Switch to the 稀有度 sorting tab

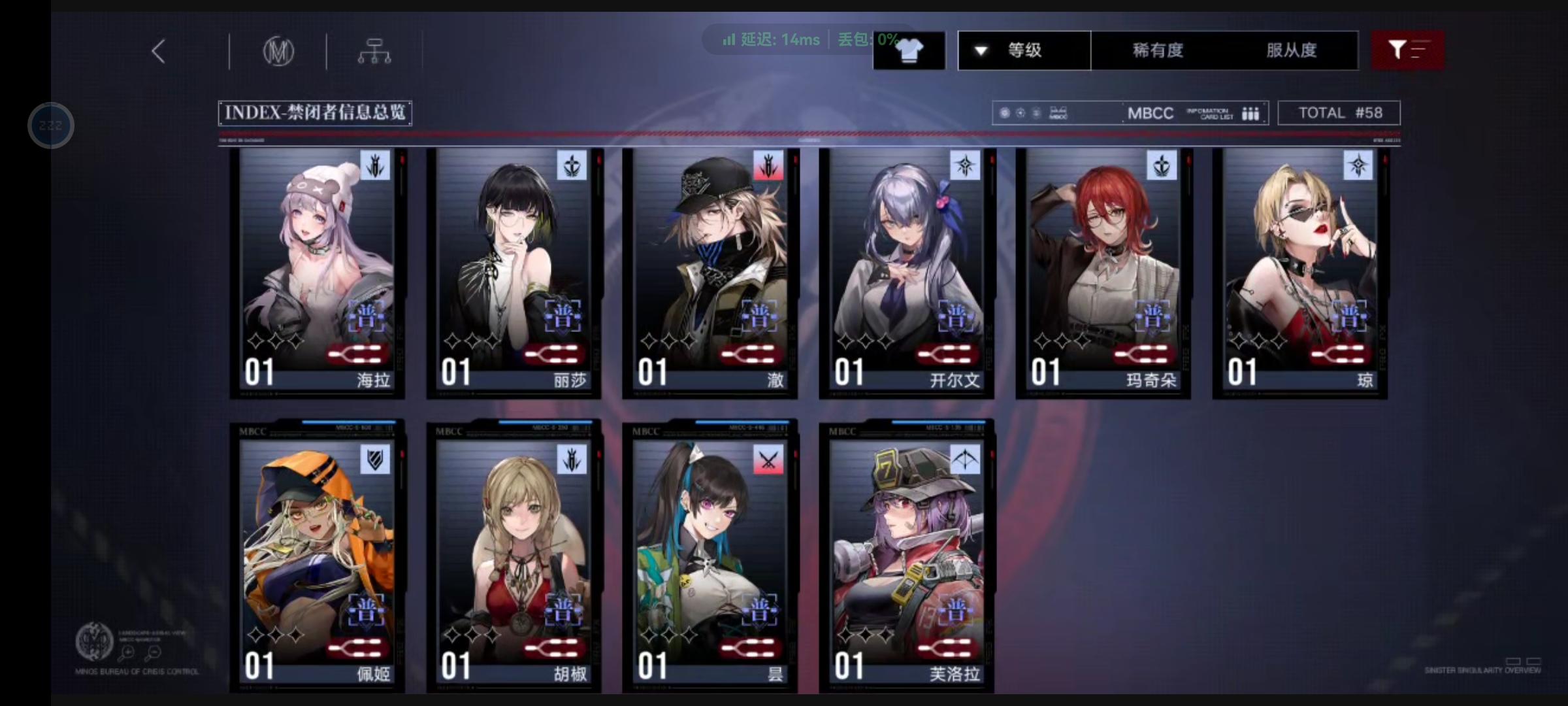tap(1156, 50)
